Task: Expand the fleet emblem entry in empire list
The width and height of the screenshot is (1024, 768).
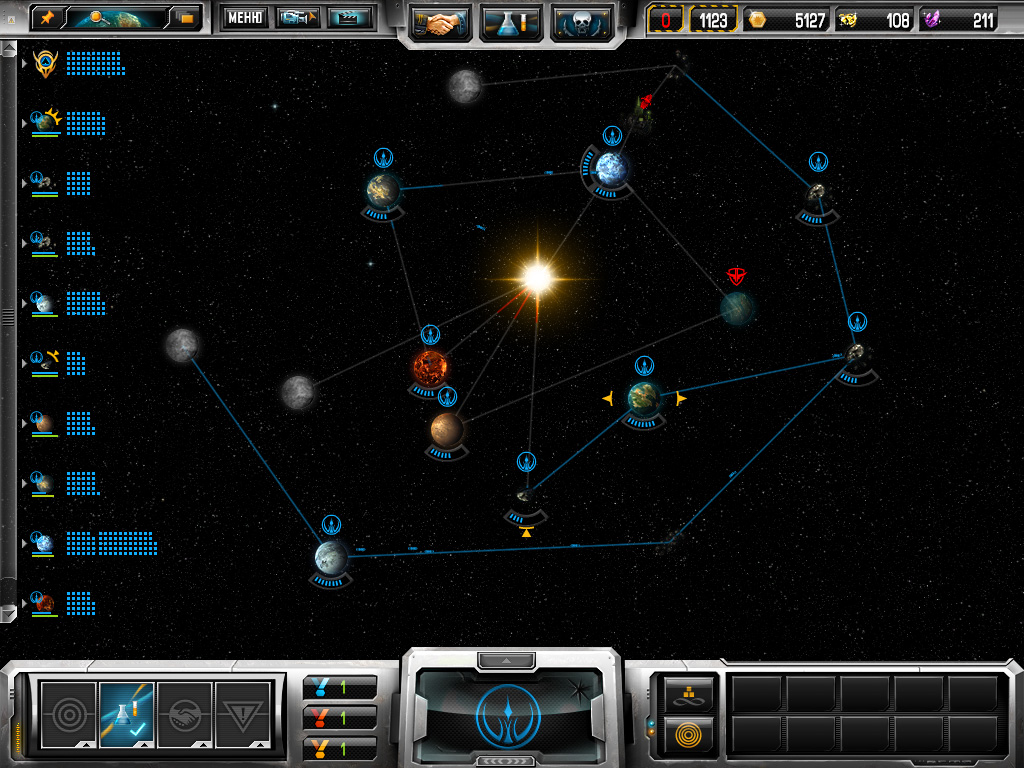Action: tap(24, 64)
